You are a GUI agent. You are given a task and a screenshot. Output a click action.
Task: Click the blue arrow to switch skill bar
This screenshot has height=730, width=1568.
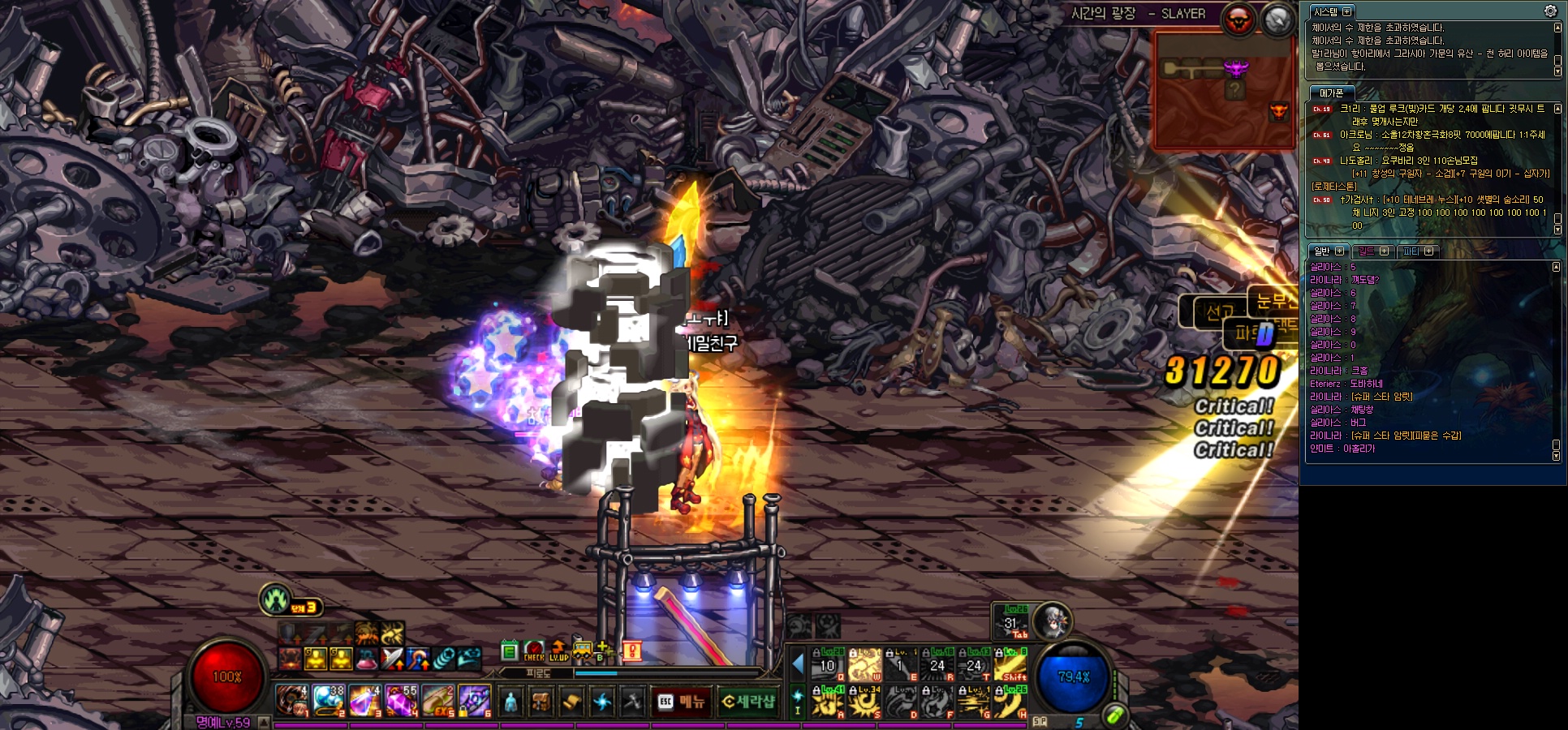(798, 664)
